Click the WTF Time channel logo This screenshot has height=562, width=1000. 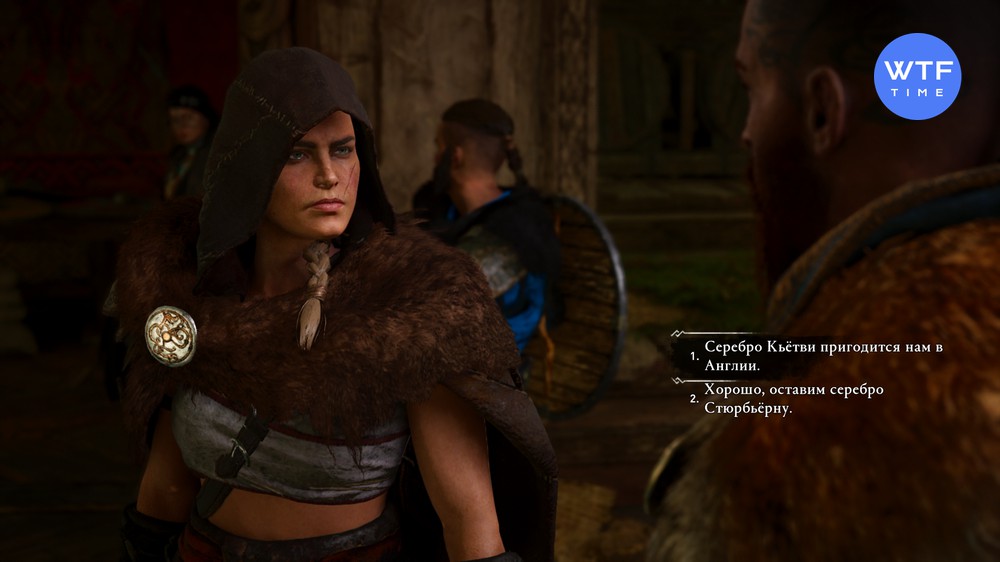917,76
